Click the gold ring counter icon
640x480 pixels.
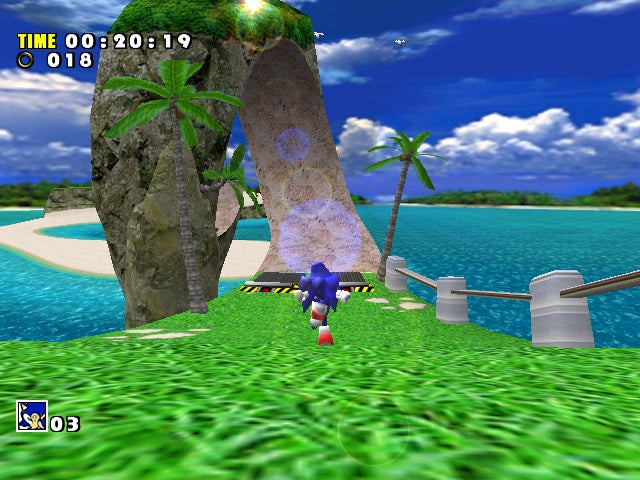click(x=25, y=60)
